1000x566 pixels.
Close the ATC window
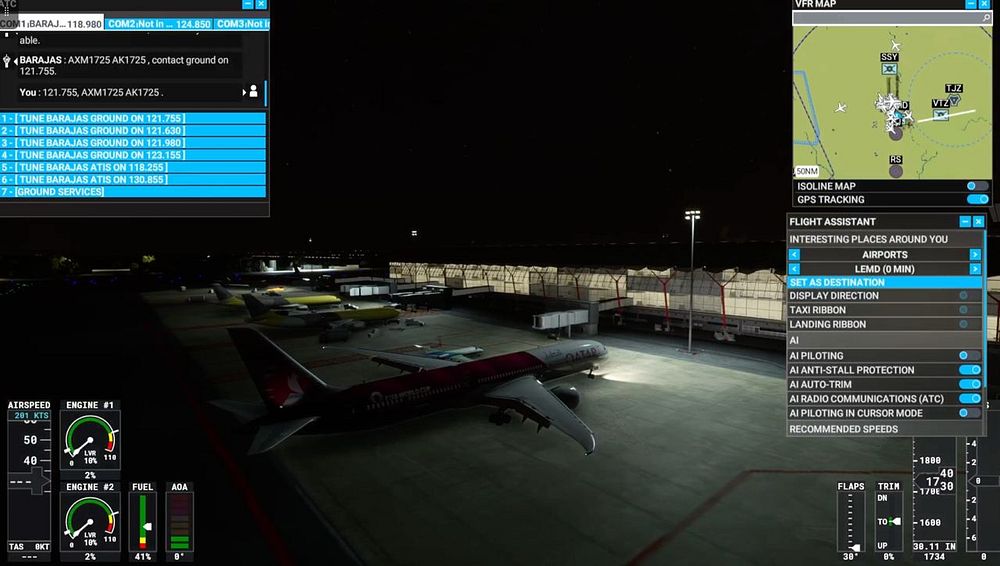click(x=262, y=4)
